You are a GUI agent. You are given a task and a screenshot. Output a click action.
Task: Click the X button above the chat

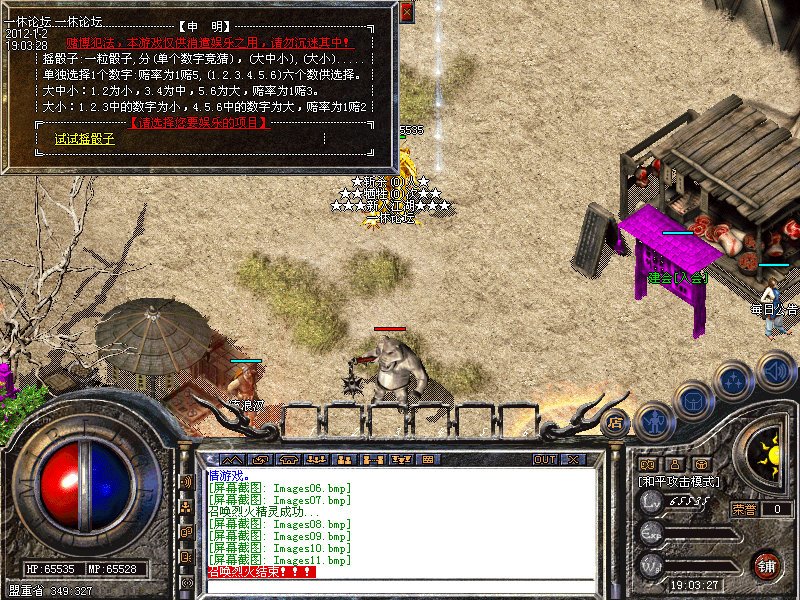(x=573, y=460)
